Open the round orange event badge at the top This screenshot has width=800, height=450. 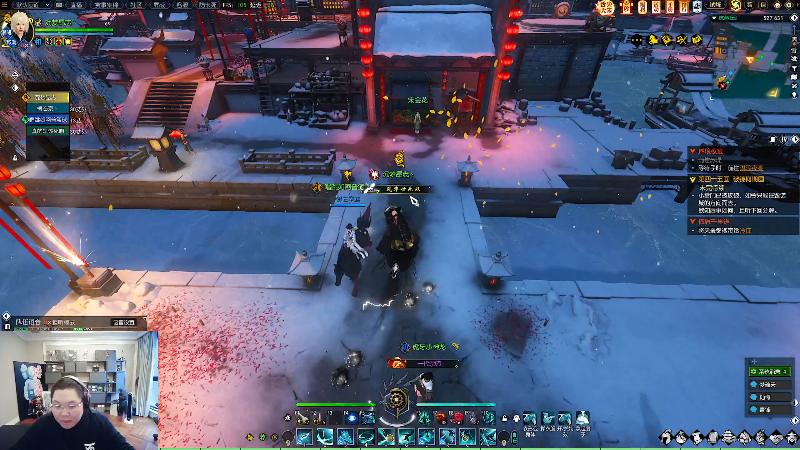coord(606,8)
